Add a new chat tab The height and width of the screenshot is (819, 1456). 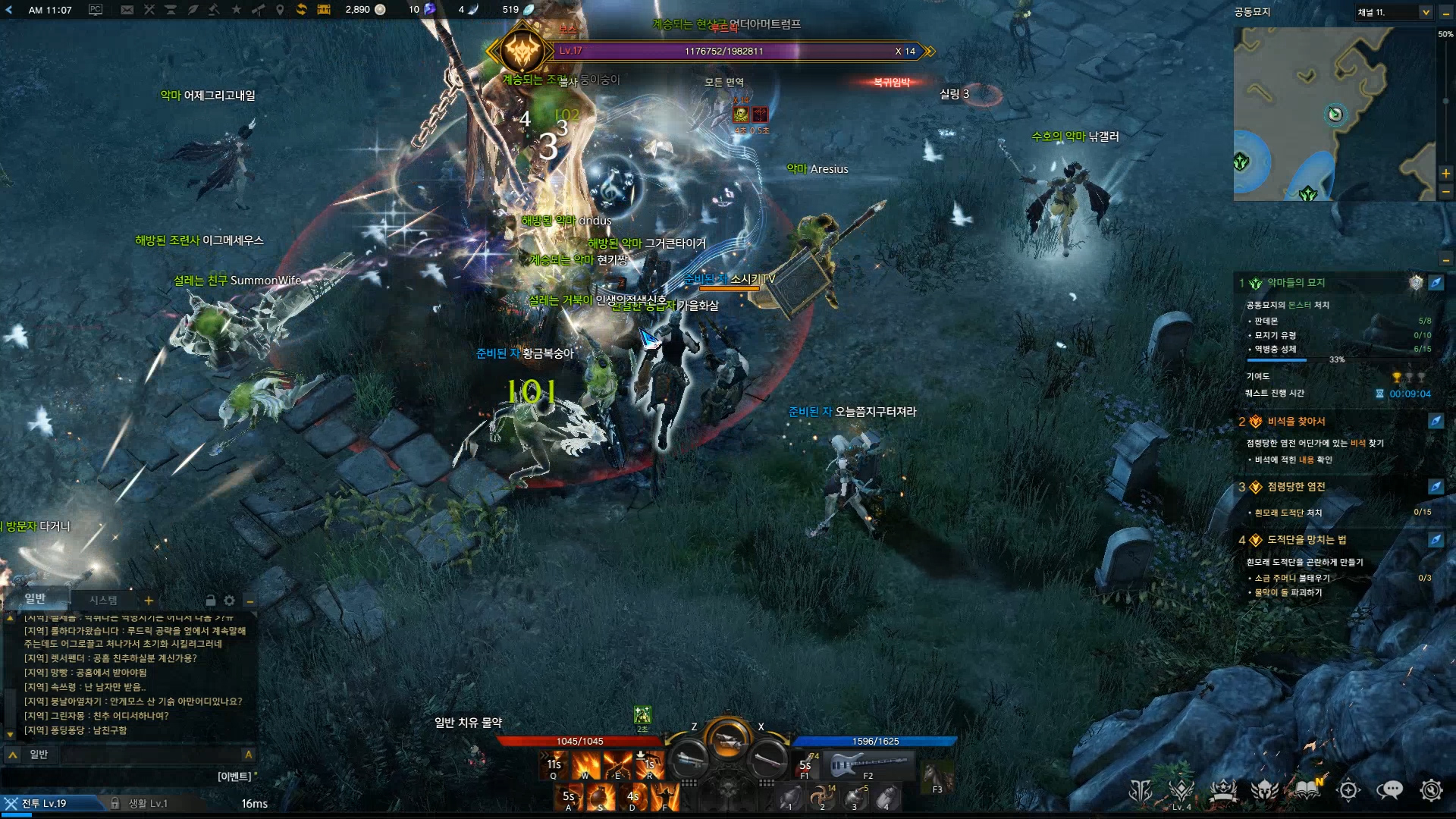coord(149,601)
